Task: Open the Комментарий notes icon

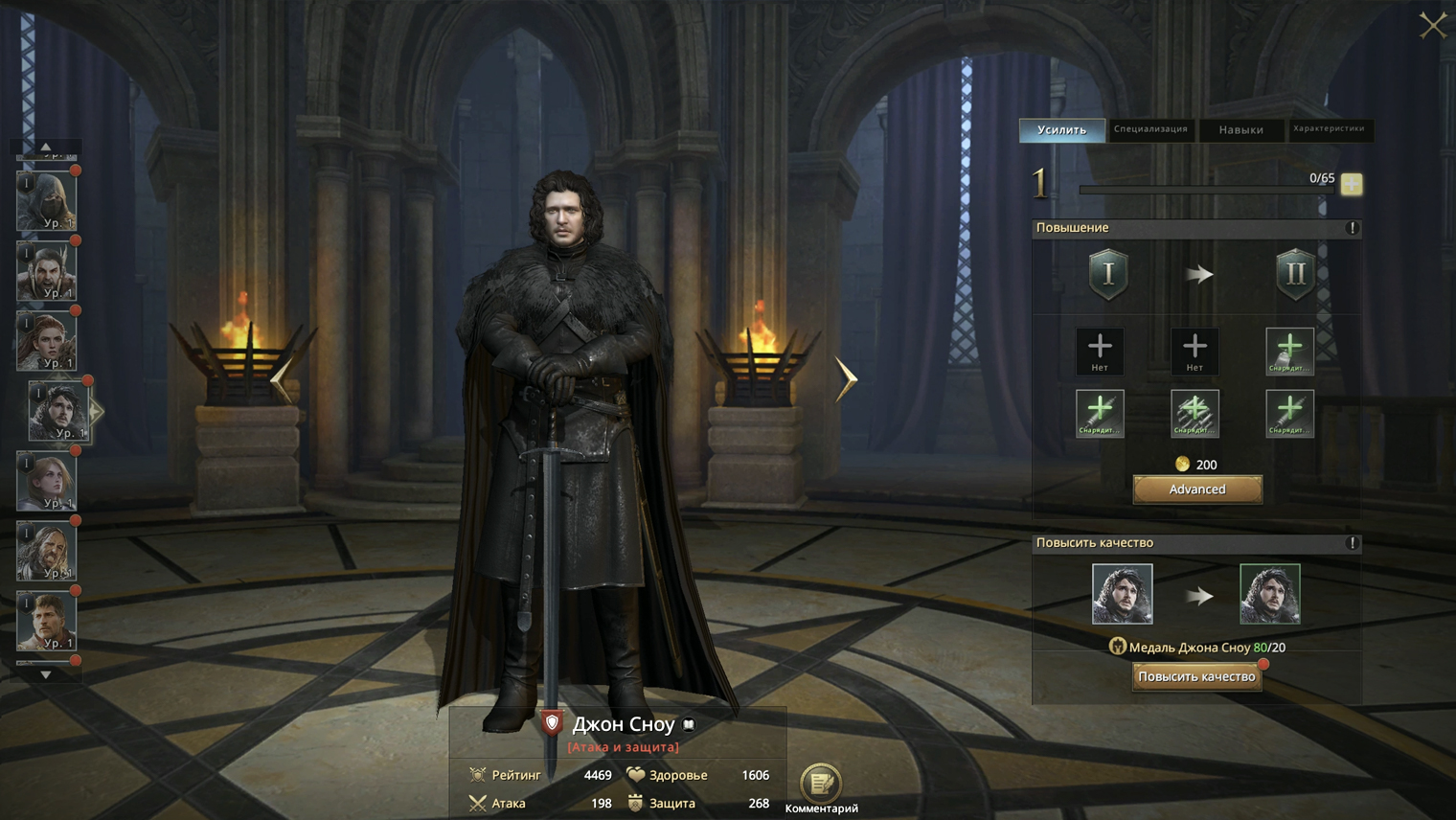Action: pos(821,784)
